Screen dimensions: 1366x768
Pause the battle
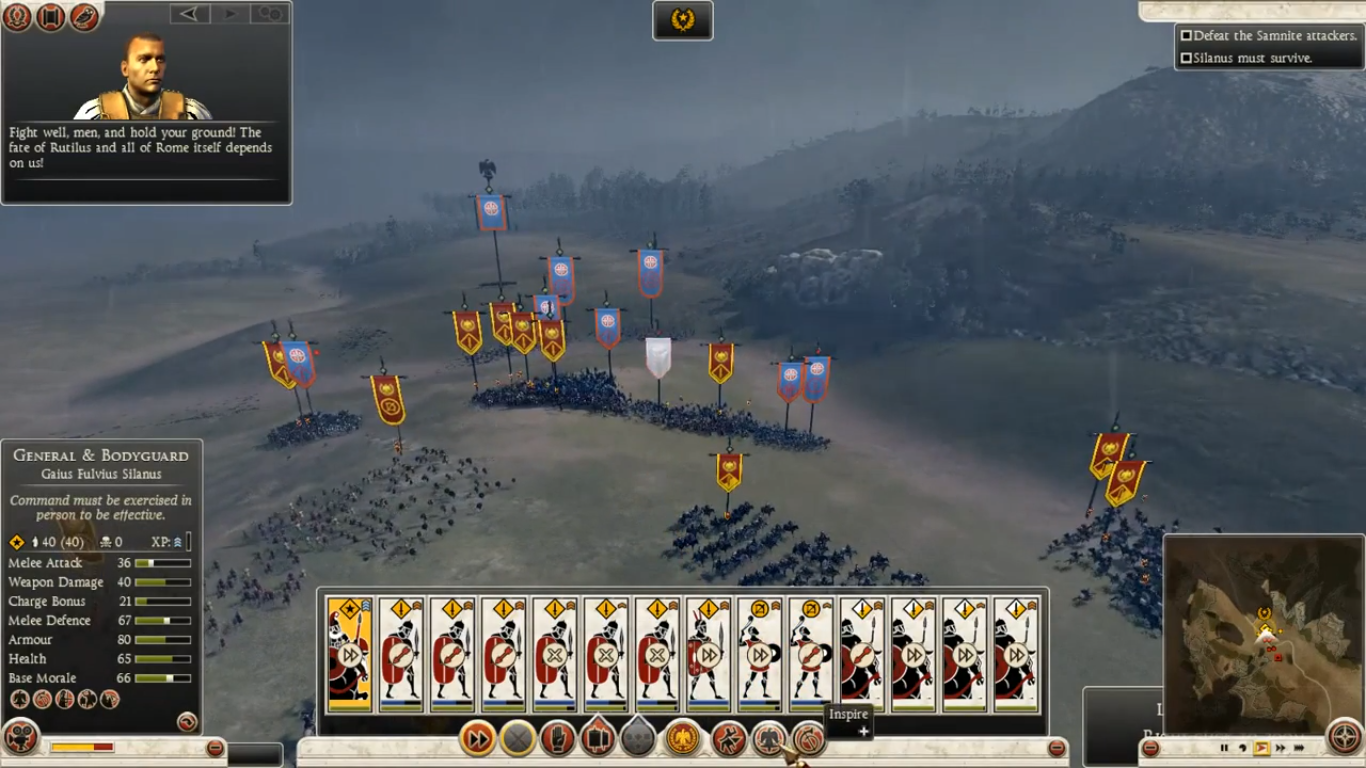click(1224, 747)
